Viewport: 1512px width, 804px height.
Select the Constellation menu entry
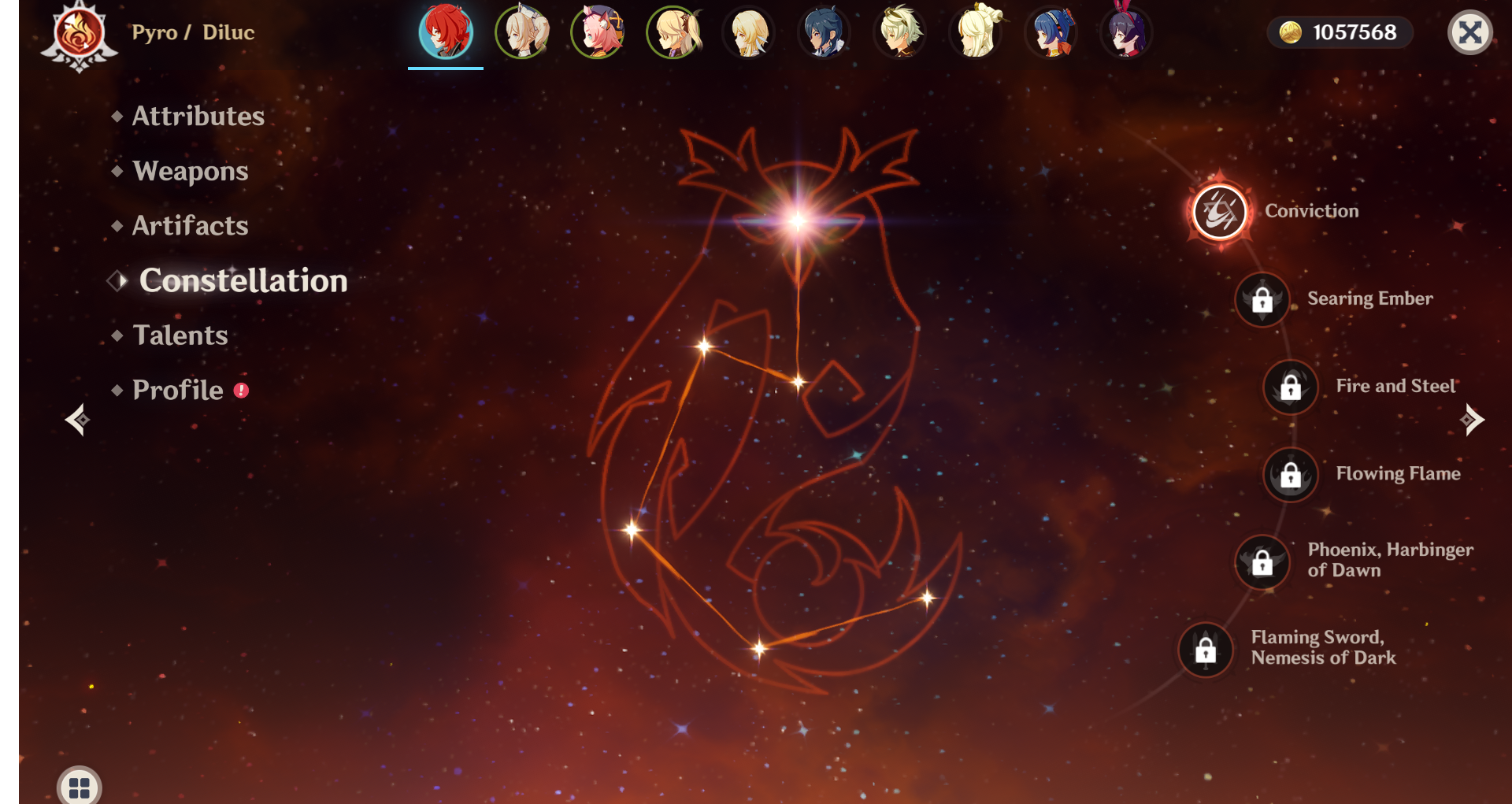pyautogui.click(x=243, y=281)
